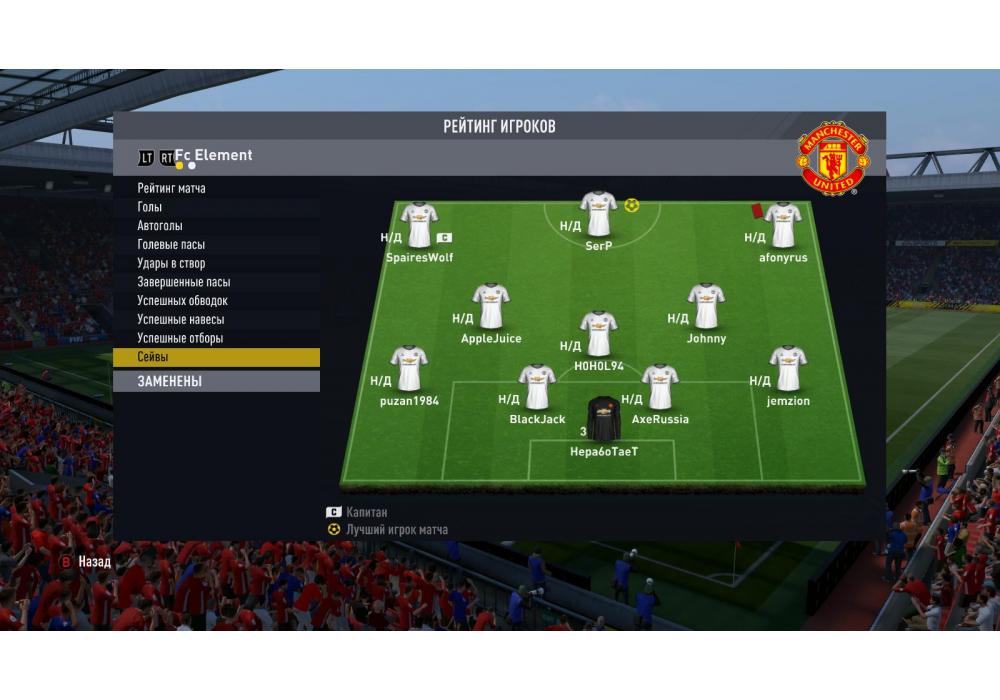This screenshot has width=1000, height=700.
Task: Select goalkeeper НеработаеТ on the pitch
Action: click(x=603, y=419)
